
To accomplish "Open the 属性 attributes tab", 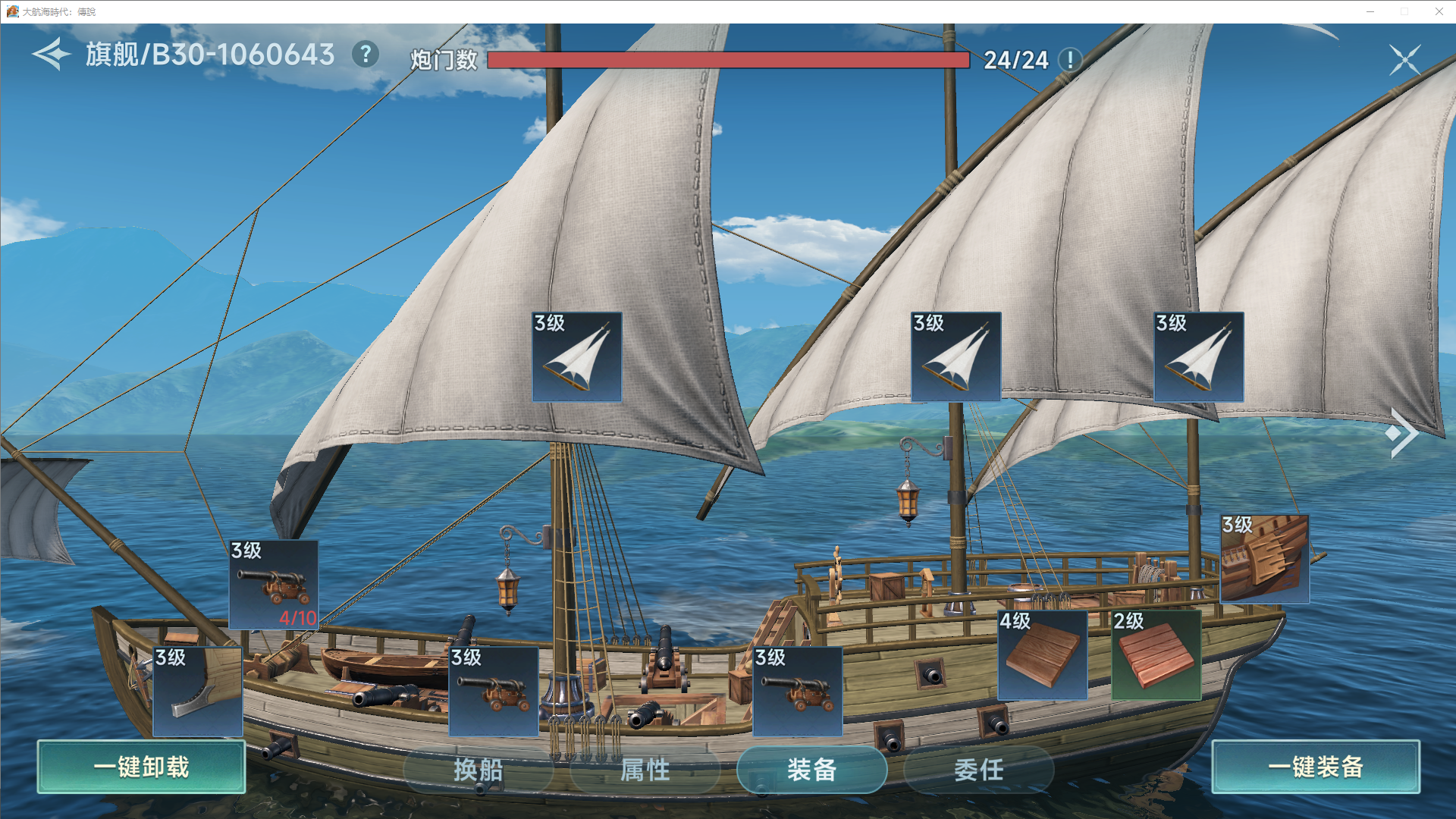I will (x=645, y=770).
